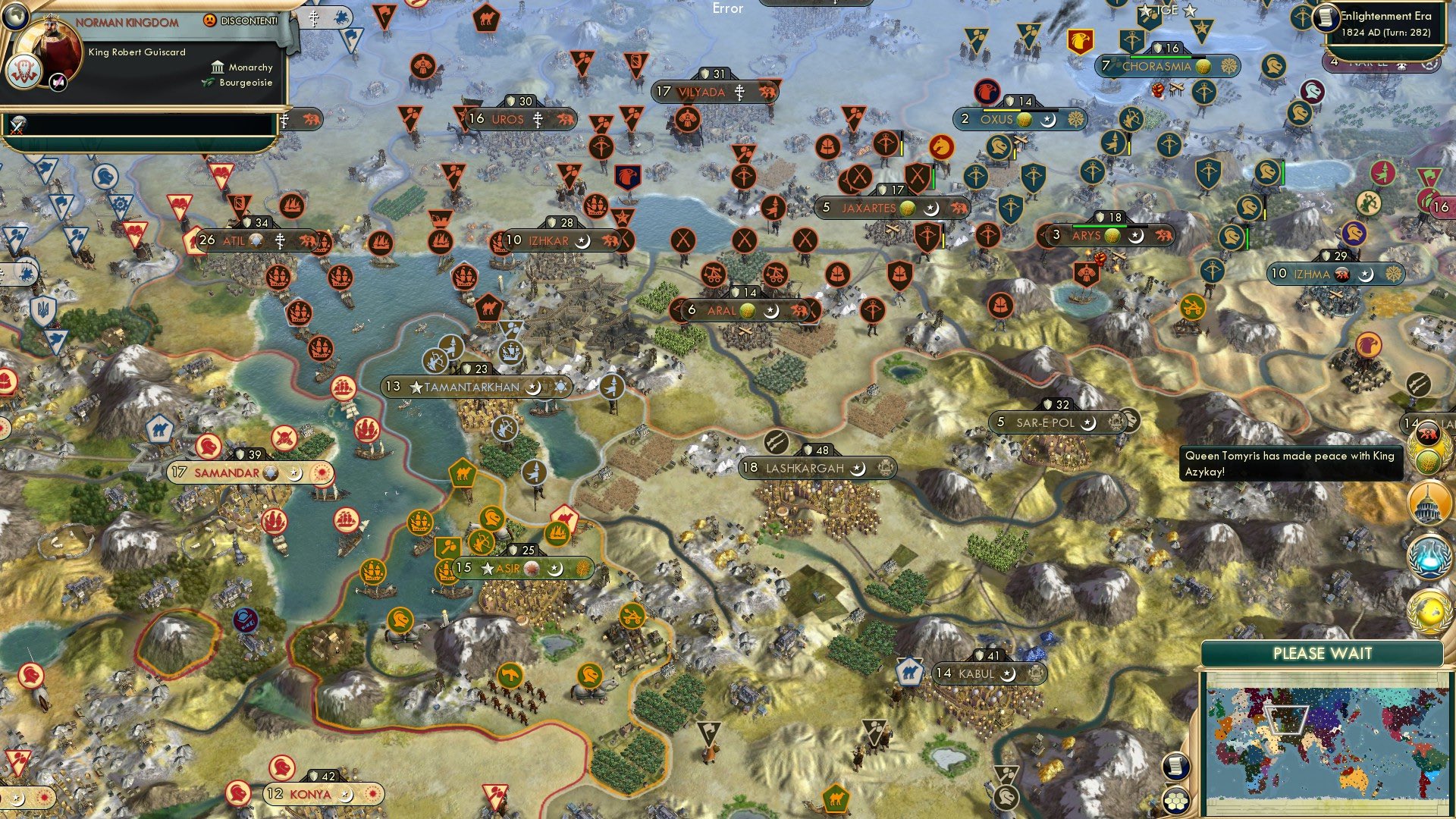Toggle the hex grid button near minimap
This screenshot has width=1456, height=819.
tap(1175, 801)
